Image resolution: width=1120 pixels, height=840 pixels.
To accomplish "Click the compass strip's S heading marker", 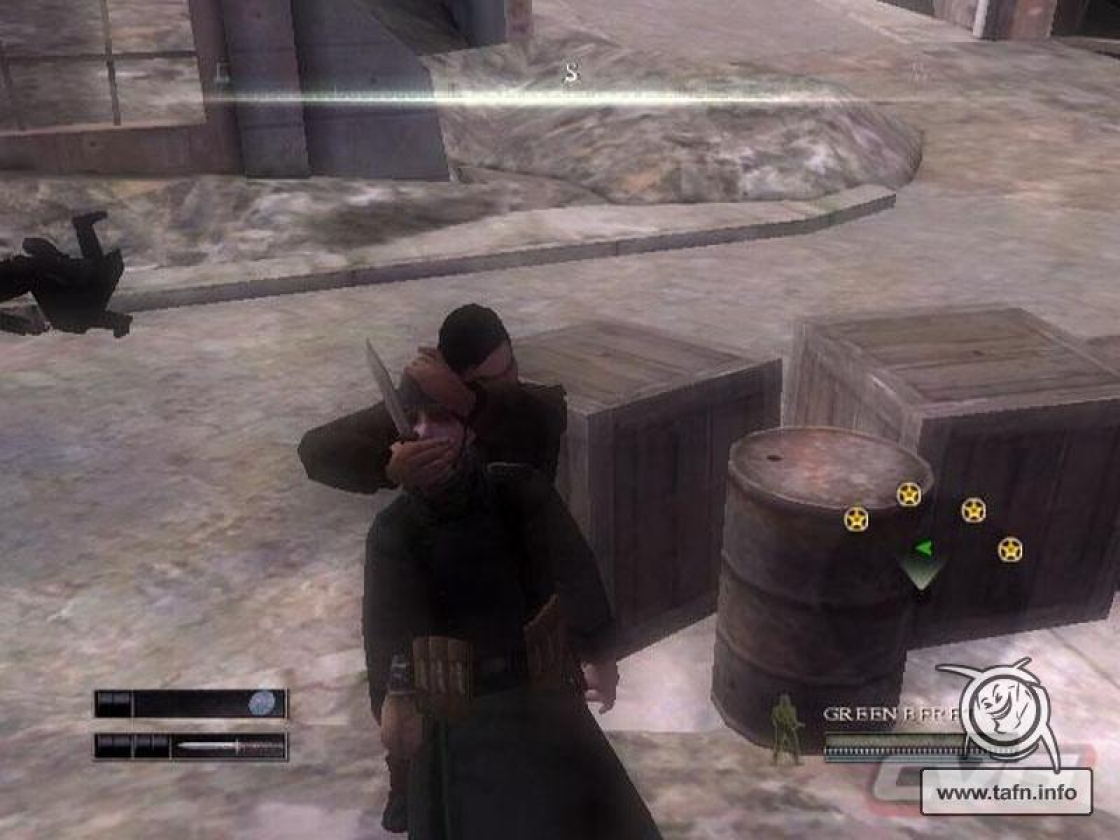I will pos(571,74).
